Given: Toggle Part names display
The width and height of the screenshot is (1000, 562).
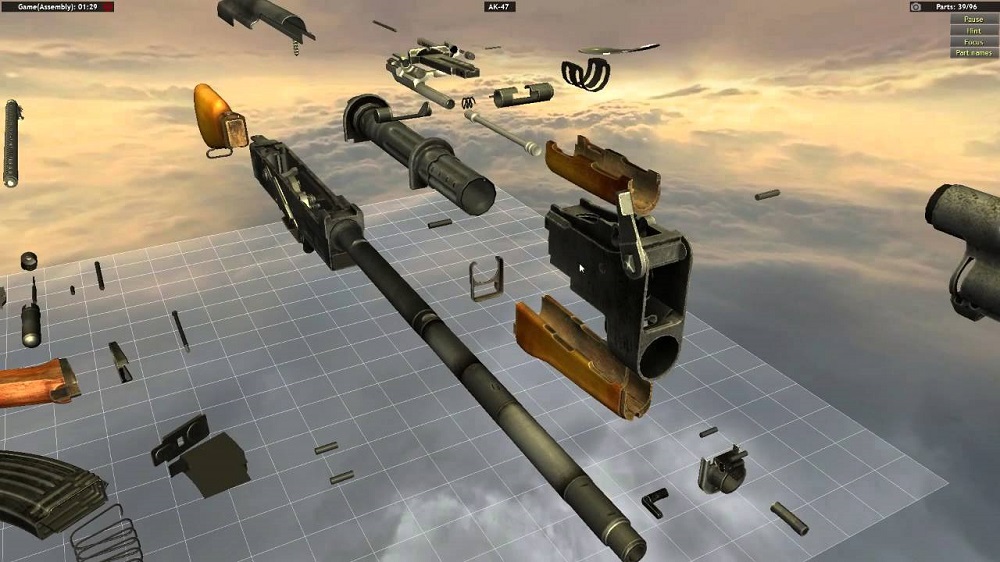Looking at the screenshot, I should coord(973,53).
